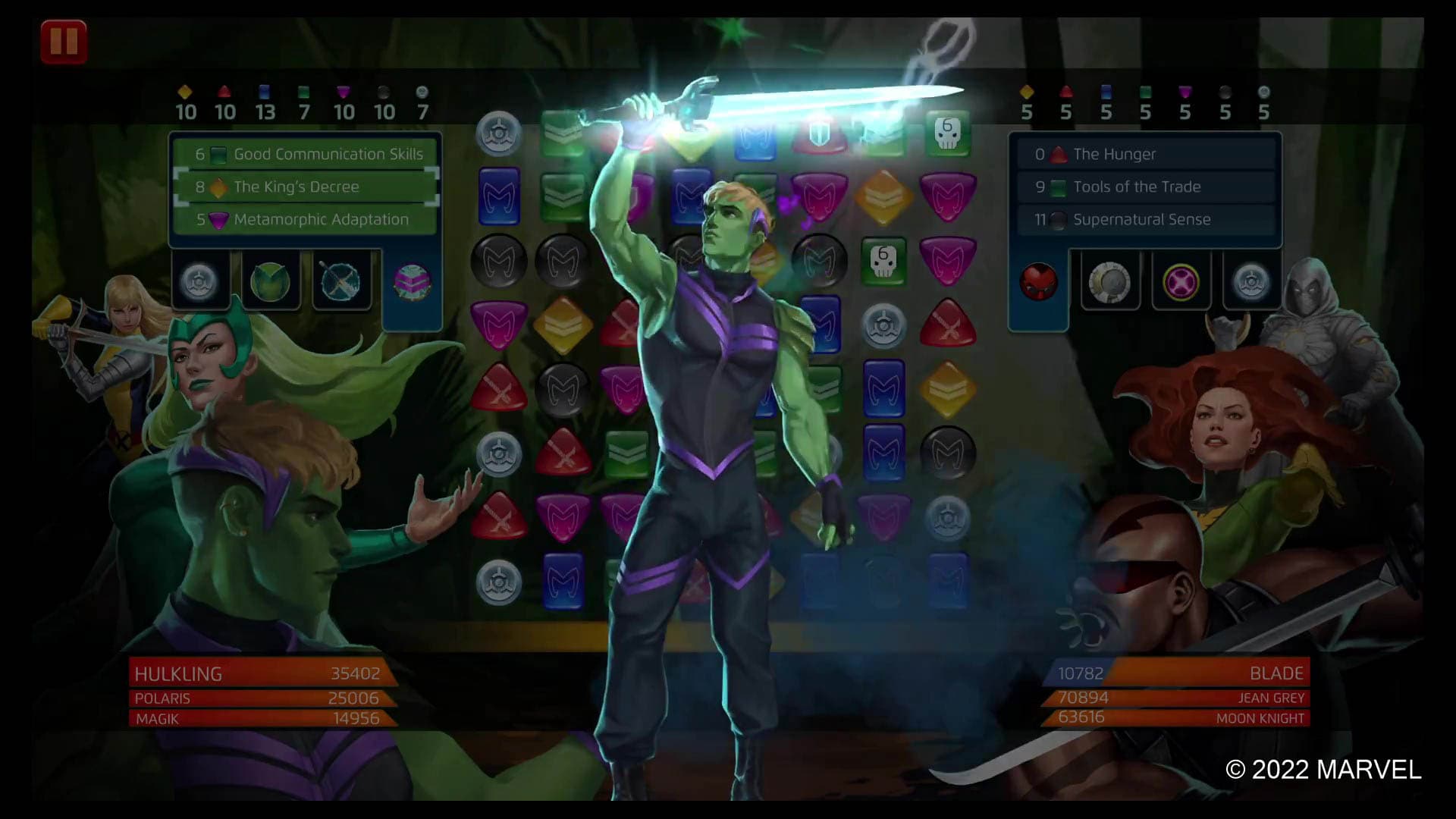The height and width of the screenshot is (819, 1456).
Task: Select Good Communication Skills ability row
Action: click(303, 153)
